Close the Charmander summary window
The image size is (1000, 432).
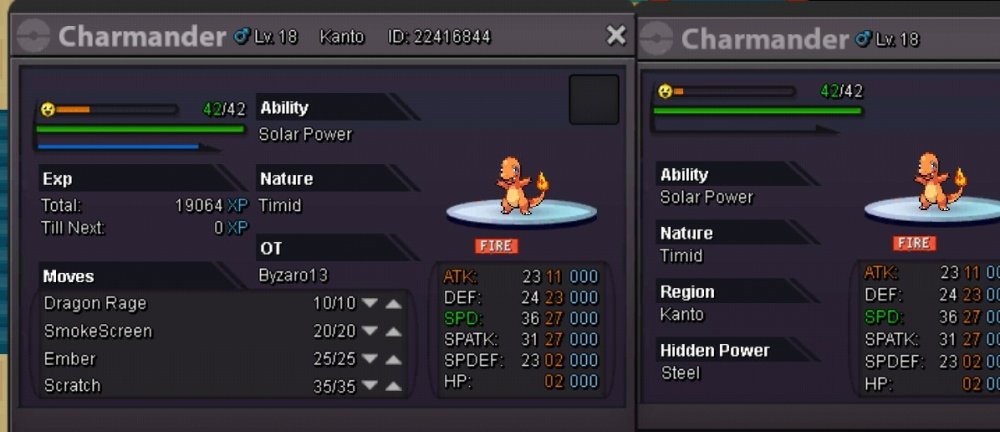616,36
